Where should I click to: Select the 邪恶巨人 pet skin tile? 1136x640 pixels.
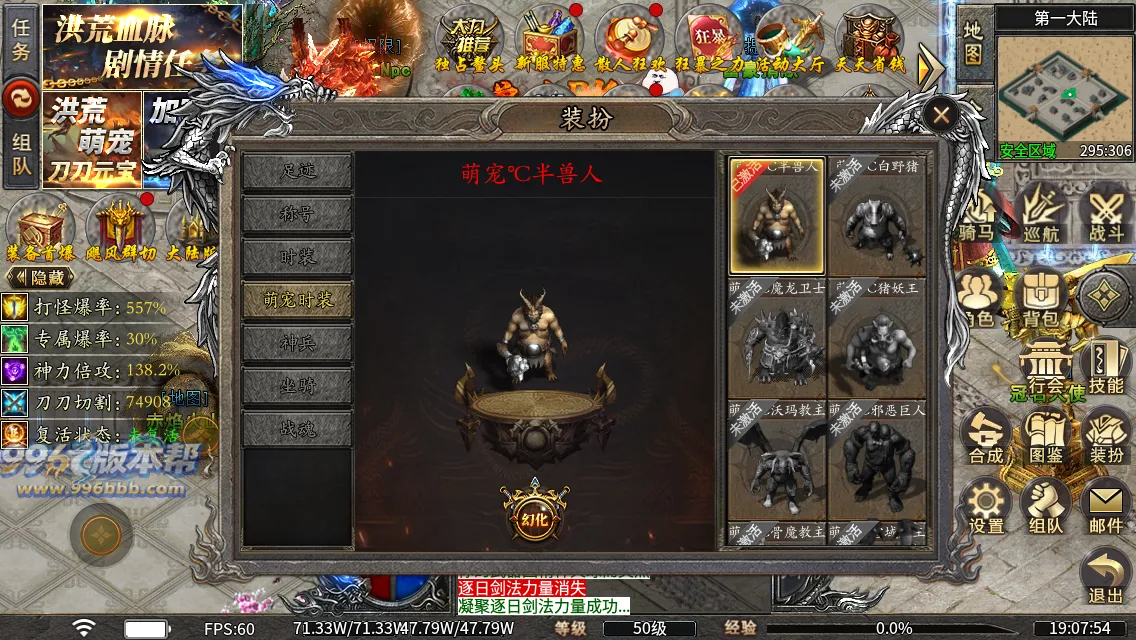[876, 460]
